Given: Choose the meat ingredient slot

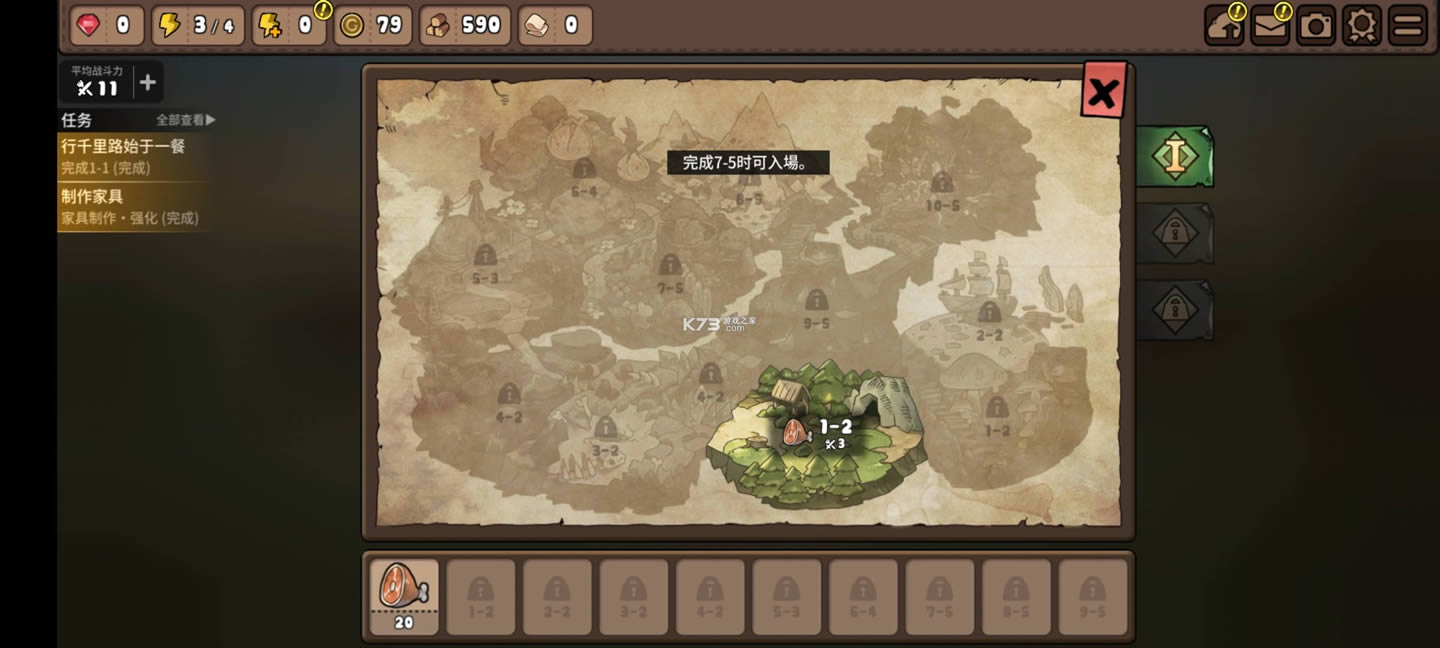Looking at the screenshot, I should (404, 596).
